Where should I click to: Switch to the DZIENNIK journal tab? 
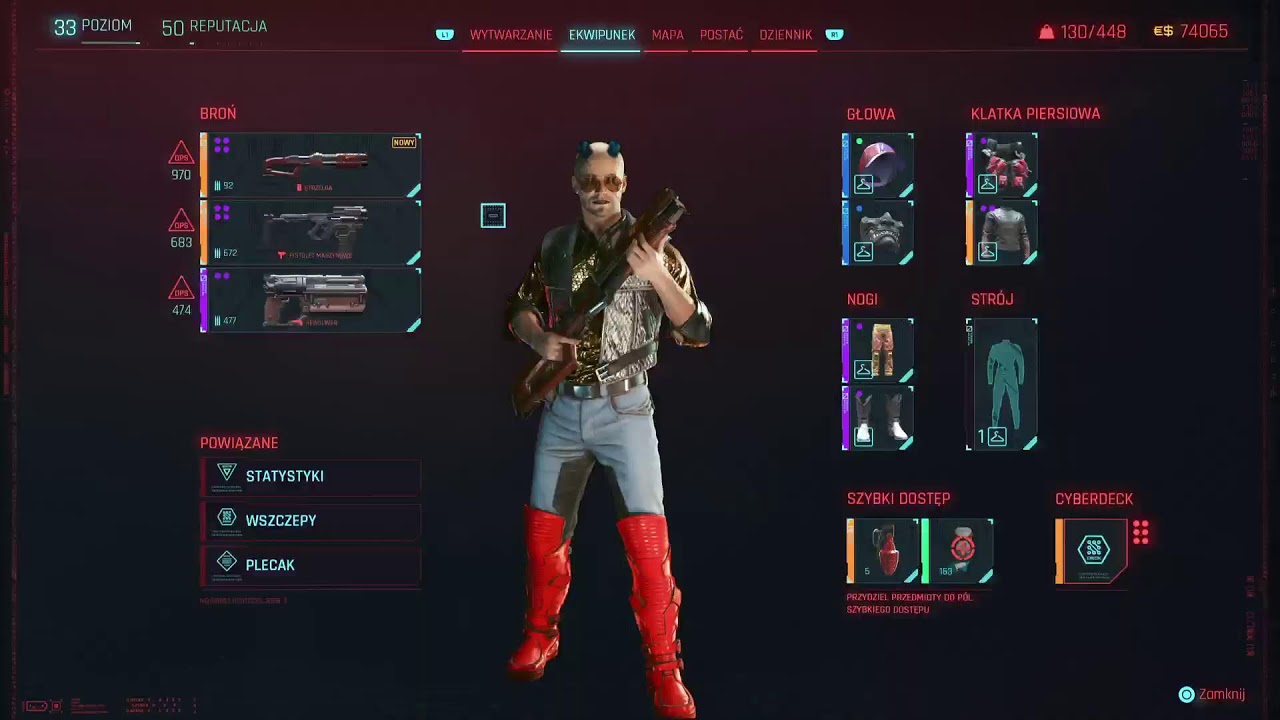click(784, 33)
